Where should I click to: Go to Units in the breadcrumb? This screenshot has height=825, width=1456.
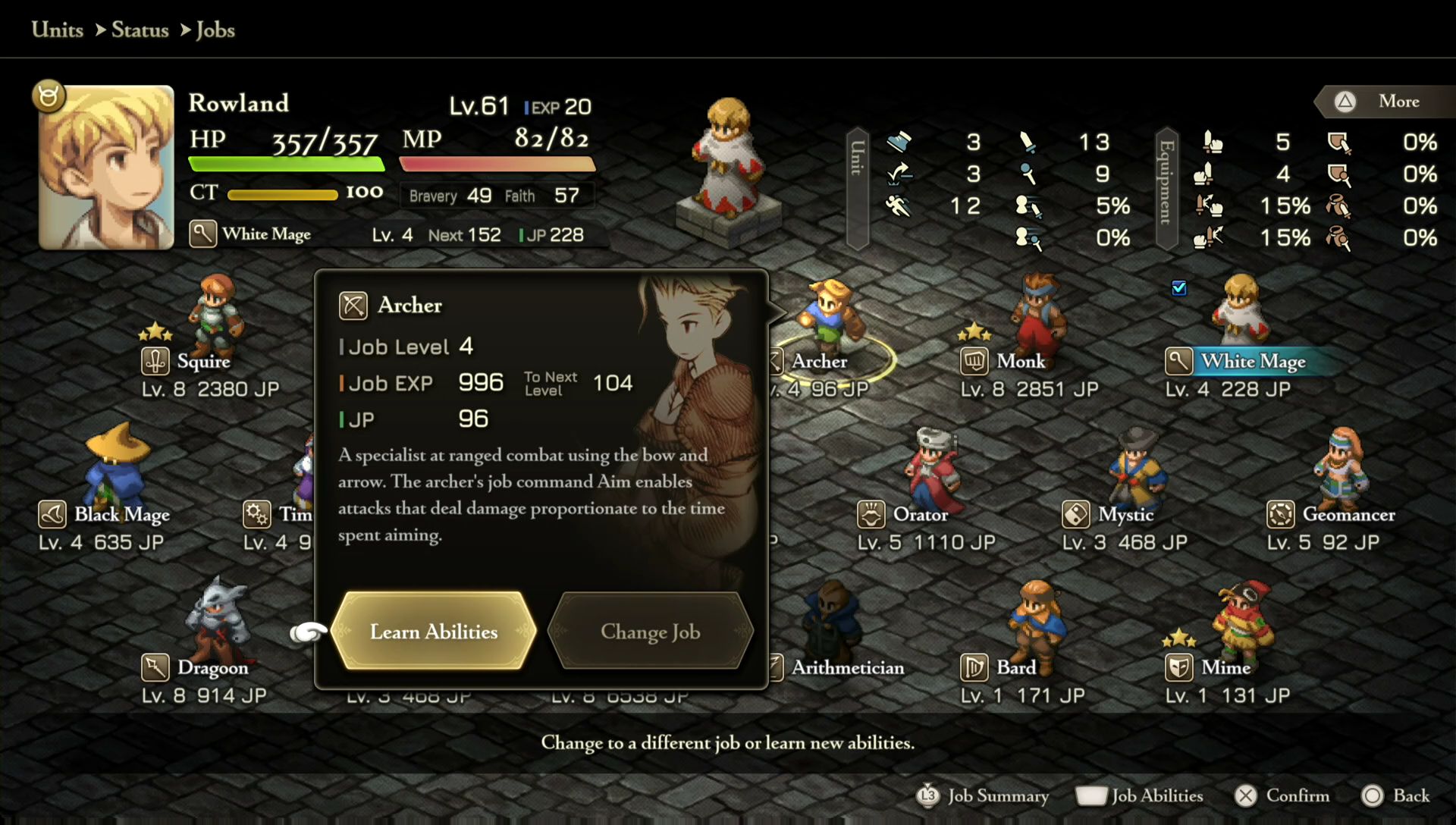click(58, 30)
